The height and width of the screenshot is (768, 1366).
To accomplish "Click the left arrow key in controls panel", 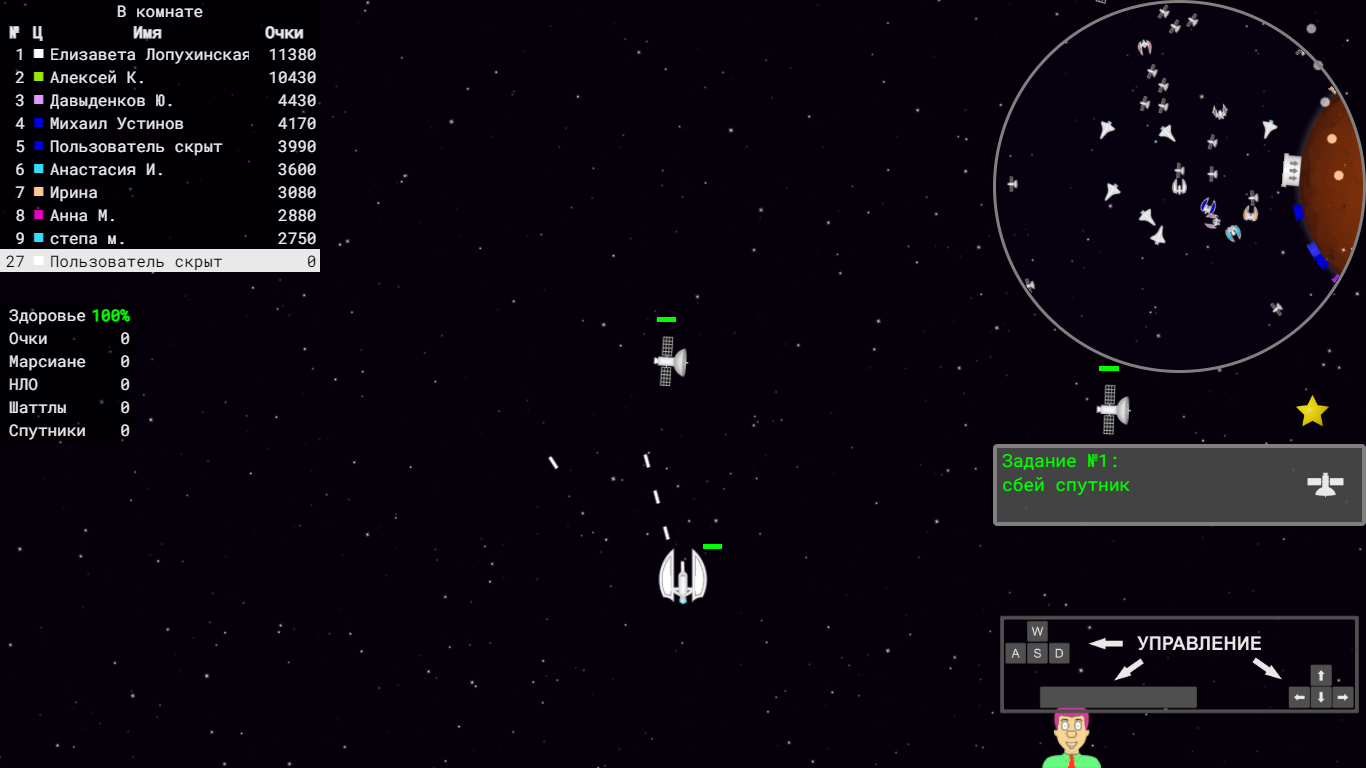I will pos(1297,697).
